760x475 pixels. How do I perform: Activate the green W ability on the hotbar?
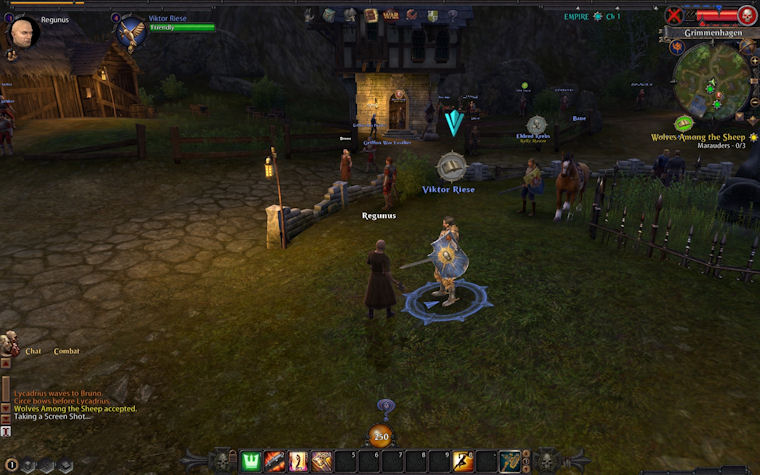[251, 461]
